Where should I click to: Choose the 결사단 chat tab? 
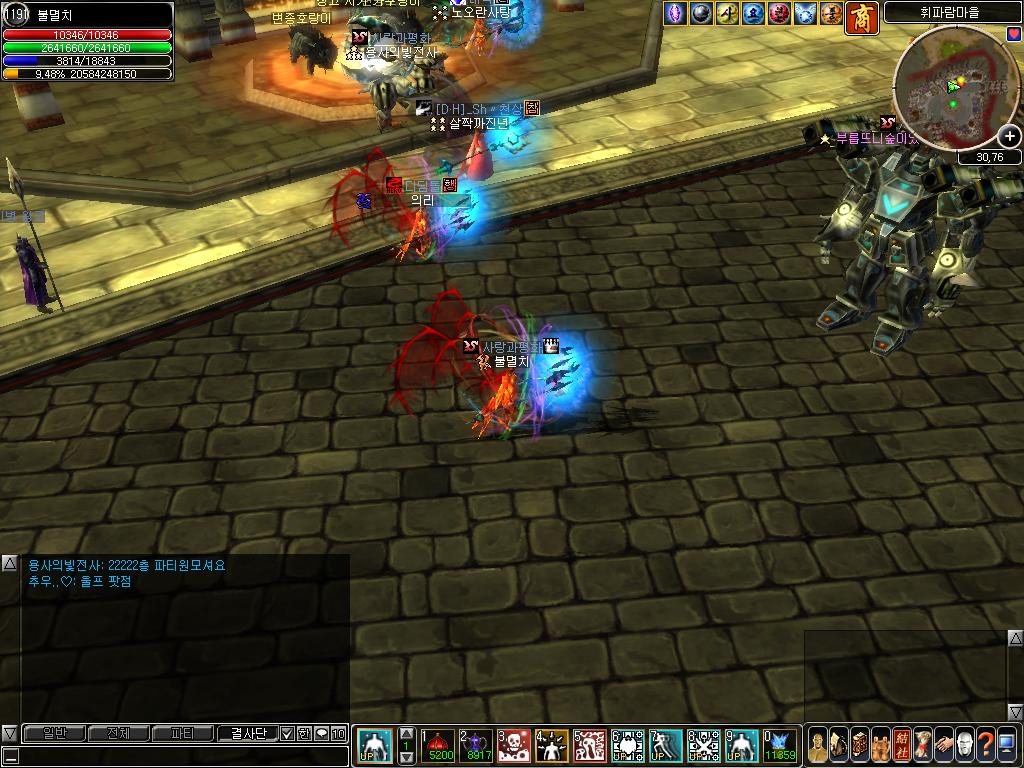[x=247, y=734]
